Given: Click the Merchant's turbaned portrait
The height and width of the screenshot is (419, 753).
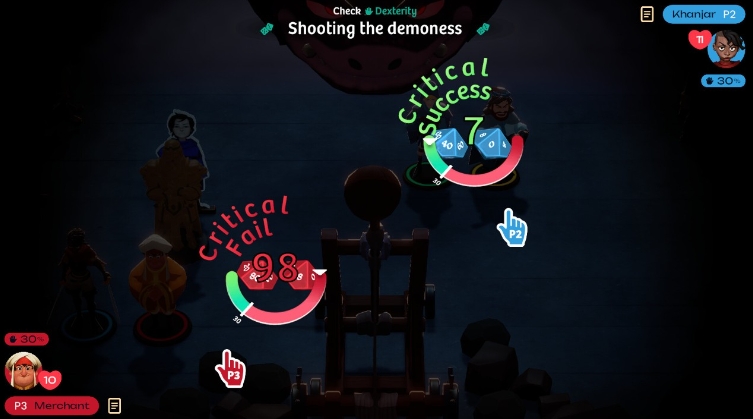Looking at the screenshot, I should tap(23, 370).
